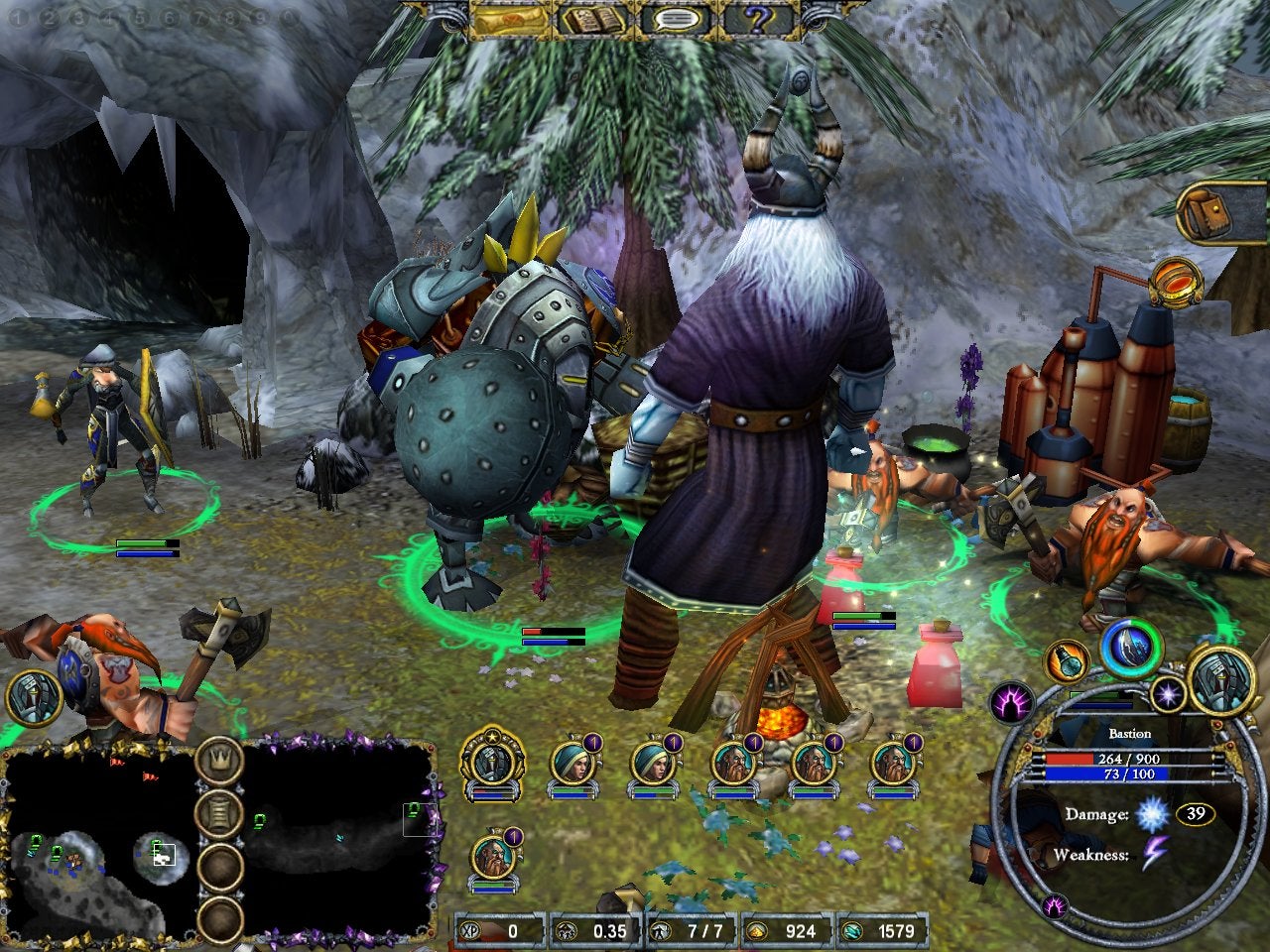Click the red gem button below backpack
Image resolution: width=1270 pixels, height=952 pixels.
[1178, 282]
